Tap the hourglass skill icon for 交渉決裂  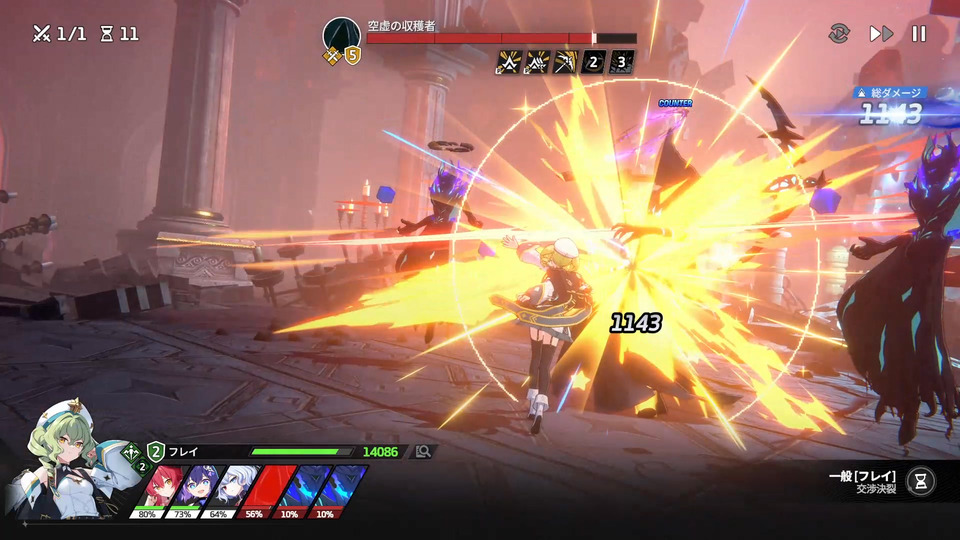(x=921, y=481)
